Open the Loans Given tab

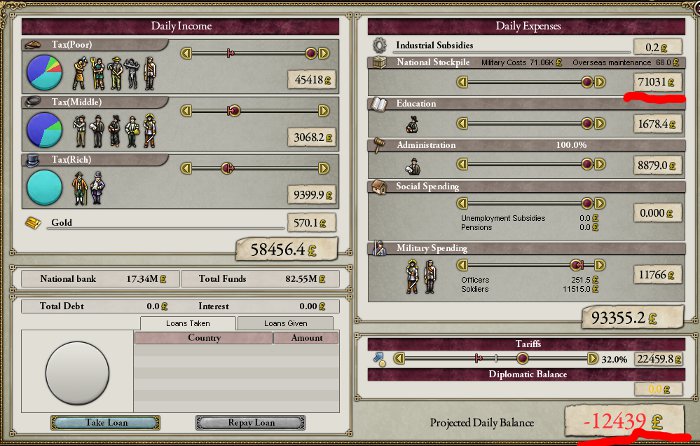click(285, 323)
